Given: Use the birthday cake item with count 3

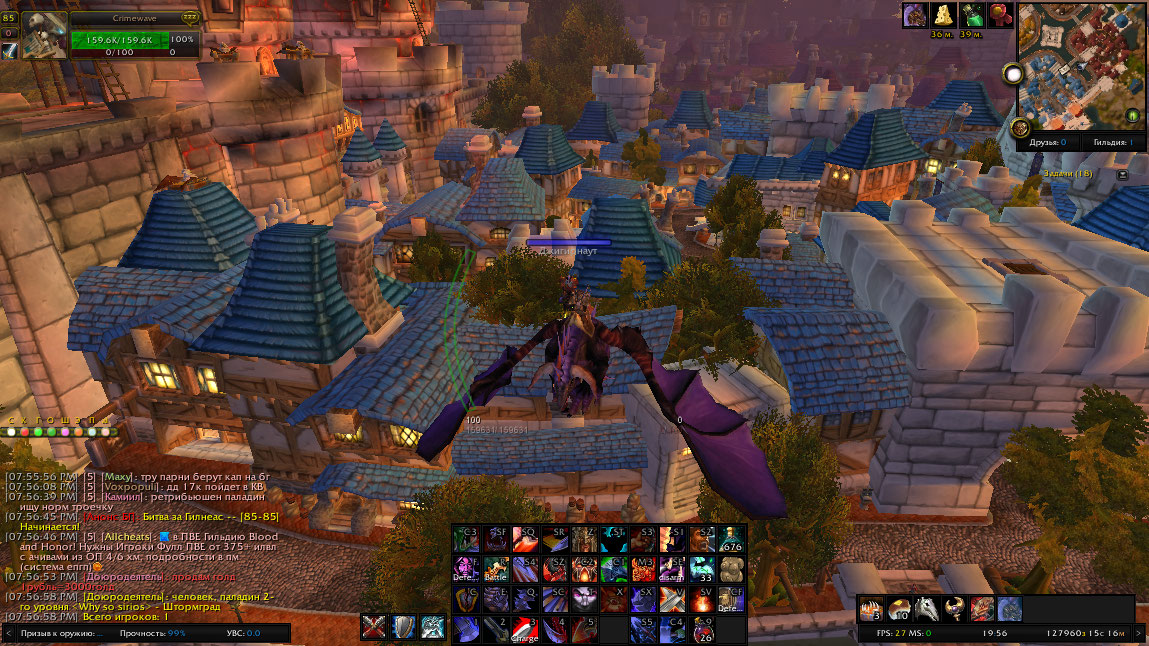Looking at the screenshot, I should tap(871, 609).
